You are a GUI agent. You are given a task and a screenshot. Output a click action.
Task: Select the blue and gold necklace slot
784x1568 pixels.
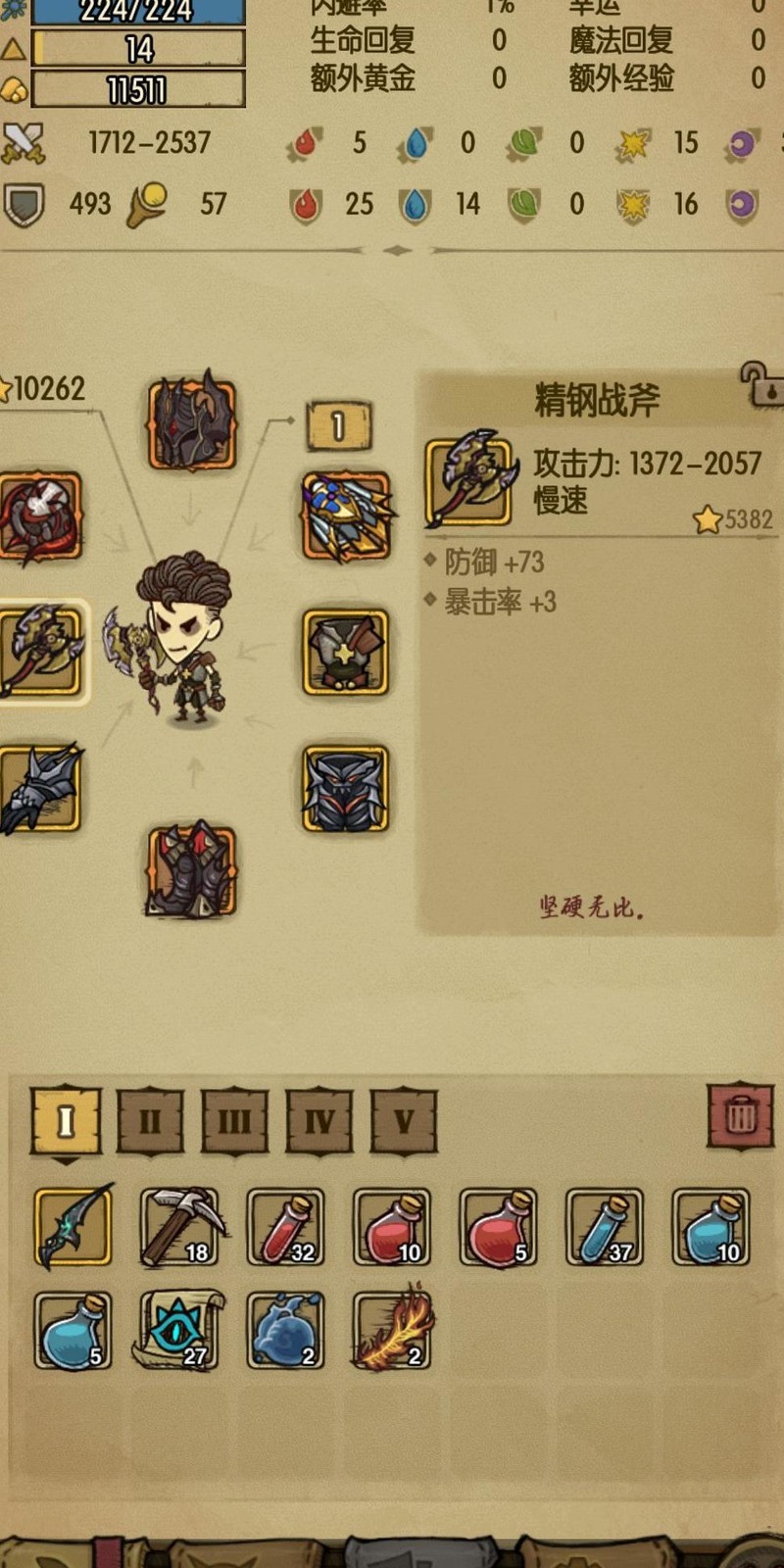(345, 515)
